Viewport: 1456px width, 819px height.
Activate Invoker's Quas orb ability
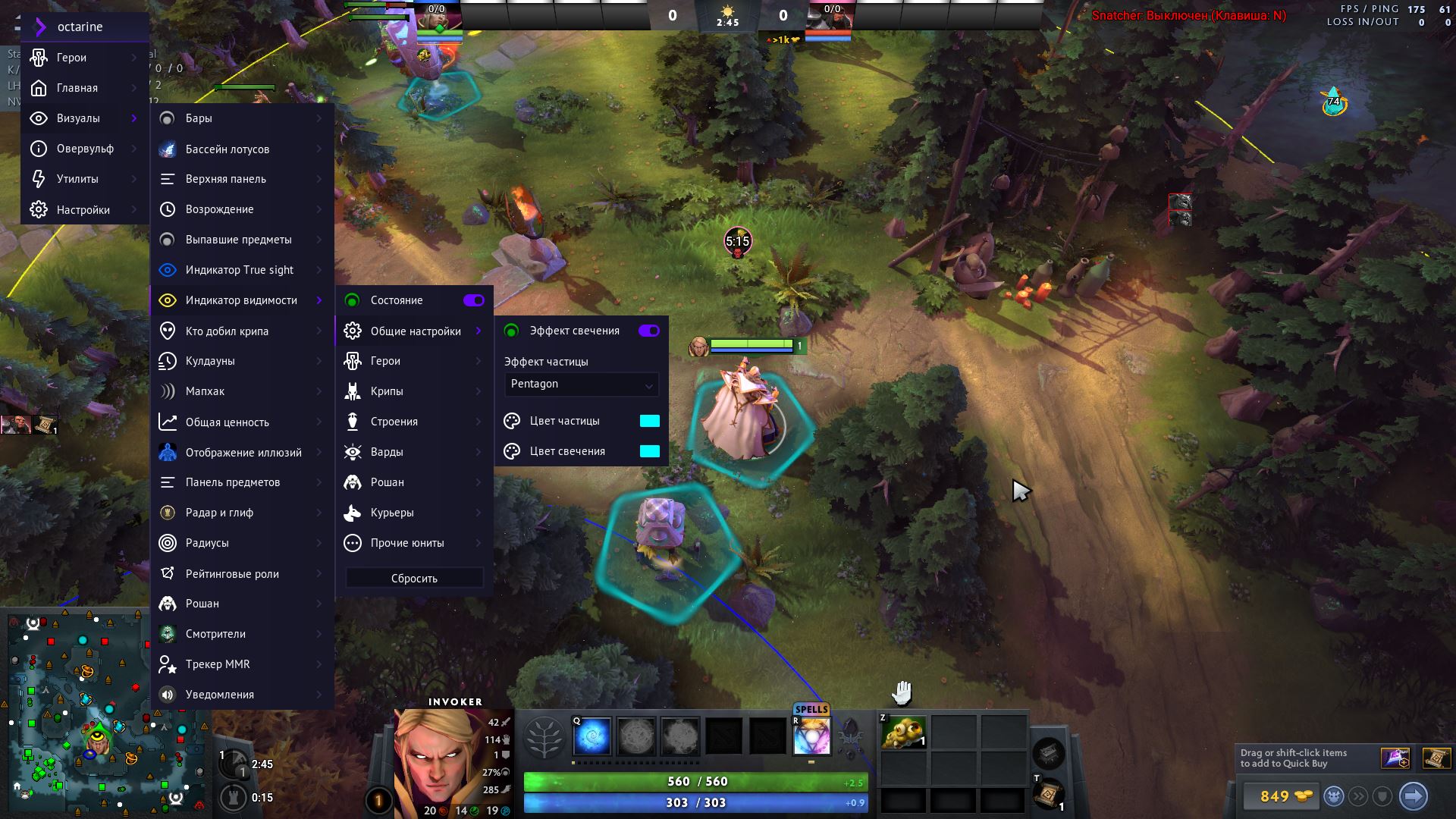(x=592, y=736)
